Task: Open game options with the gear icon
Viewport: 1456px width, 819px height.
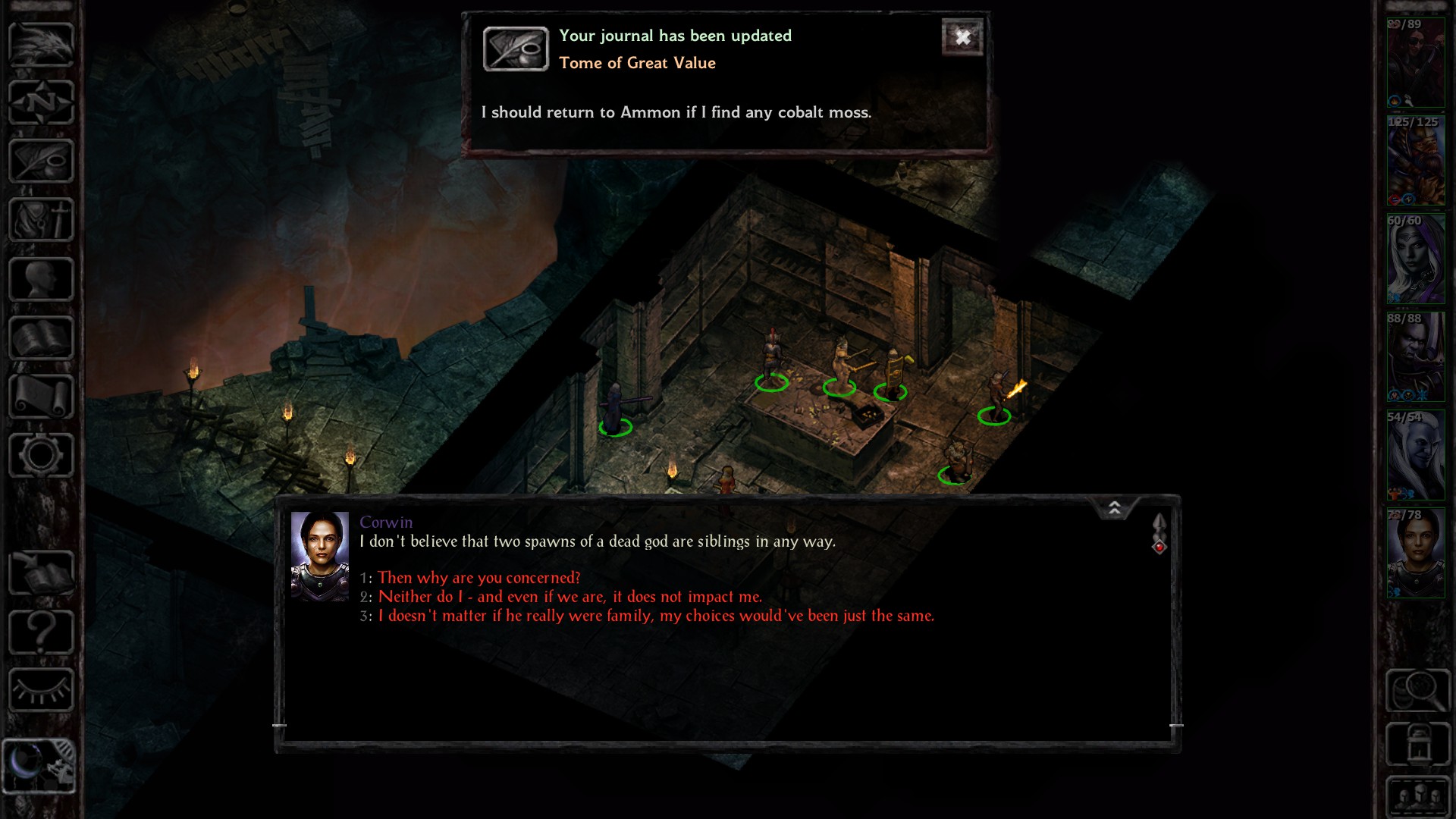Action: 41,455
